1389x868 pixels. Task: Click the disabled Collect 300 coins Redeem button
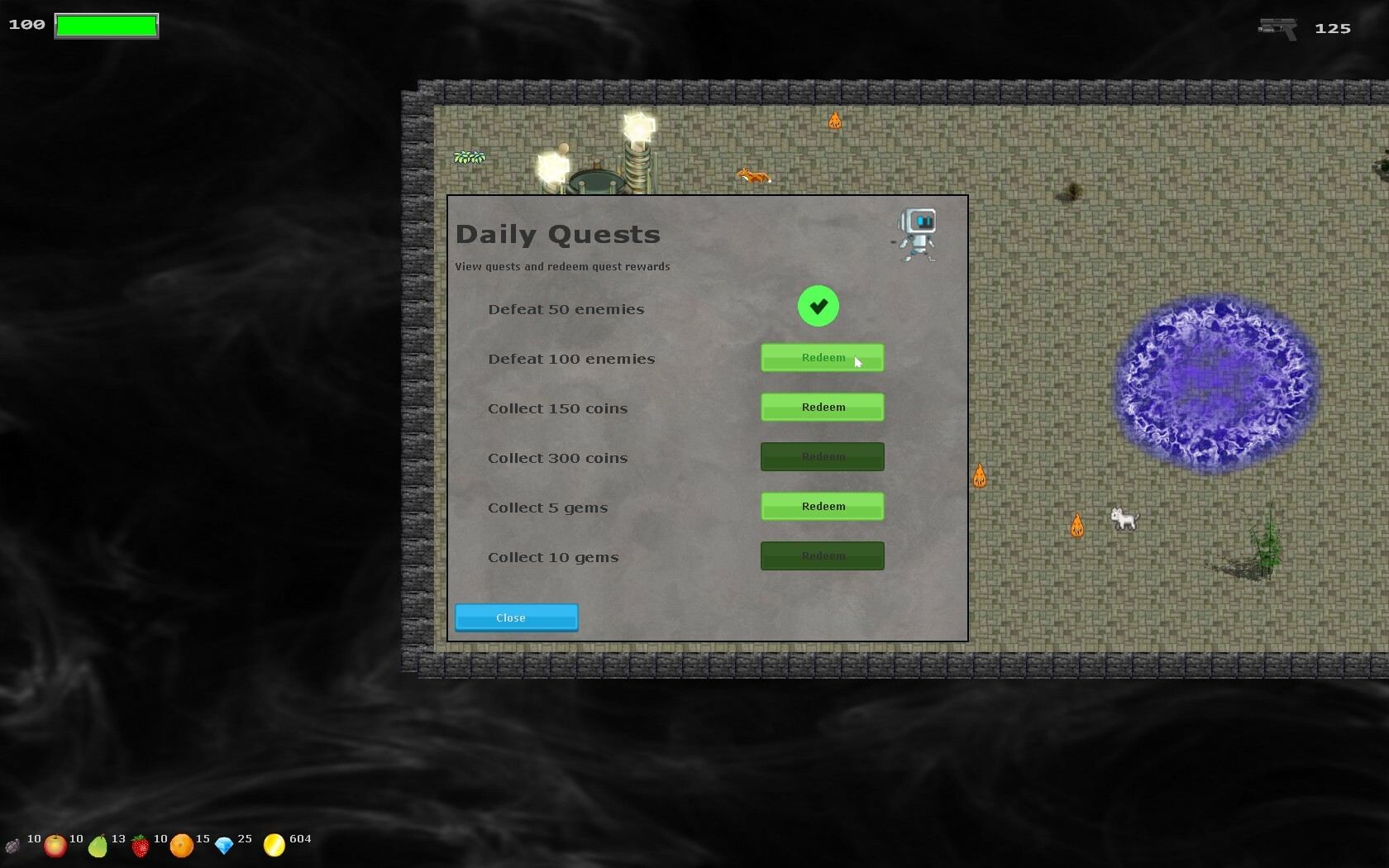822,456
